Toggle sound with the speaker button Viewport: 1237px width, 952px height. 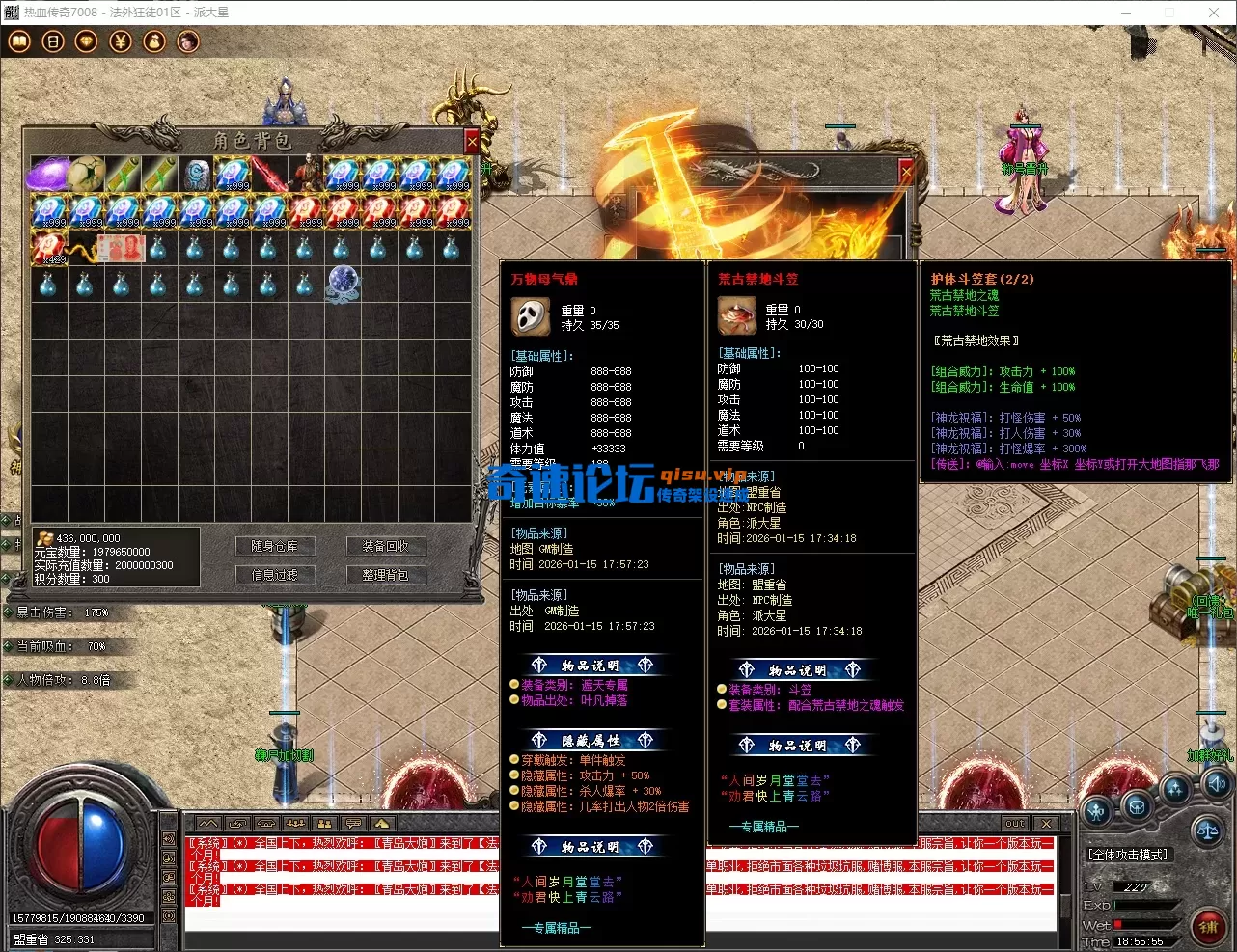(x=1216, y=783)
